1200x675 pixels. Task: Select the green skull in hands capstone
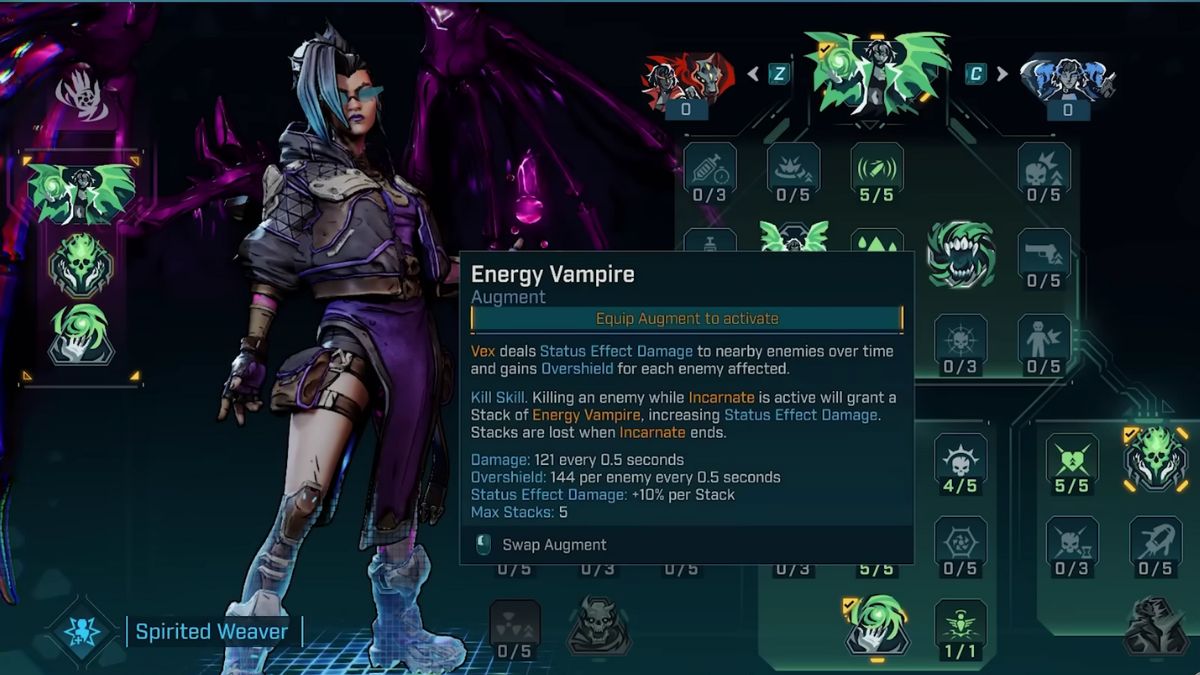click(x=1155, y=459)
